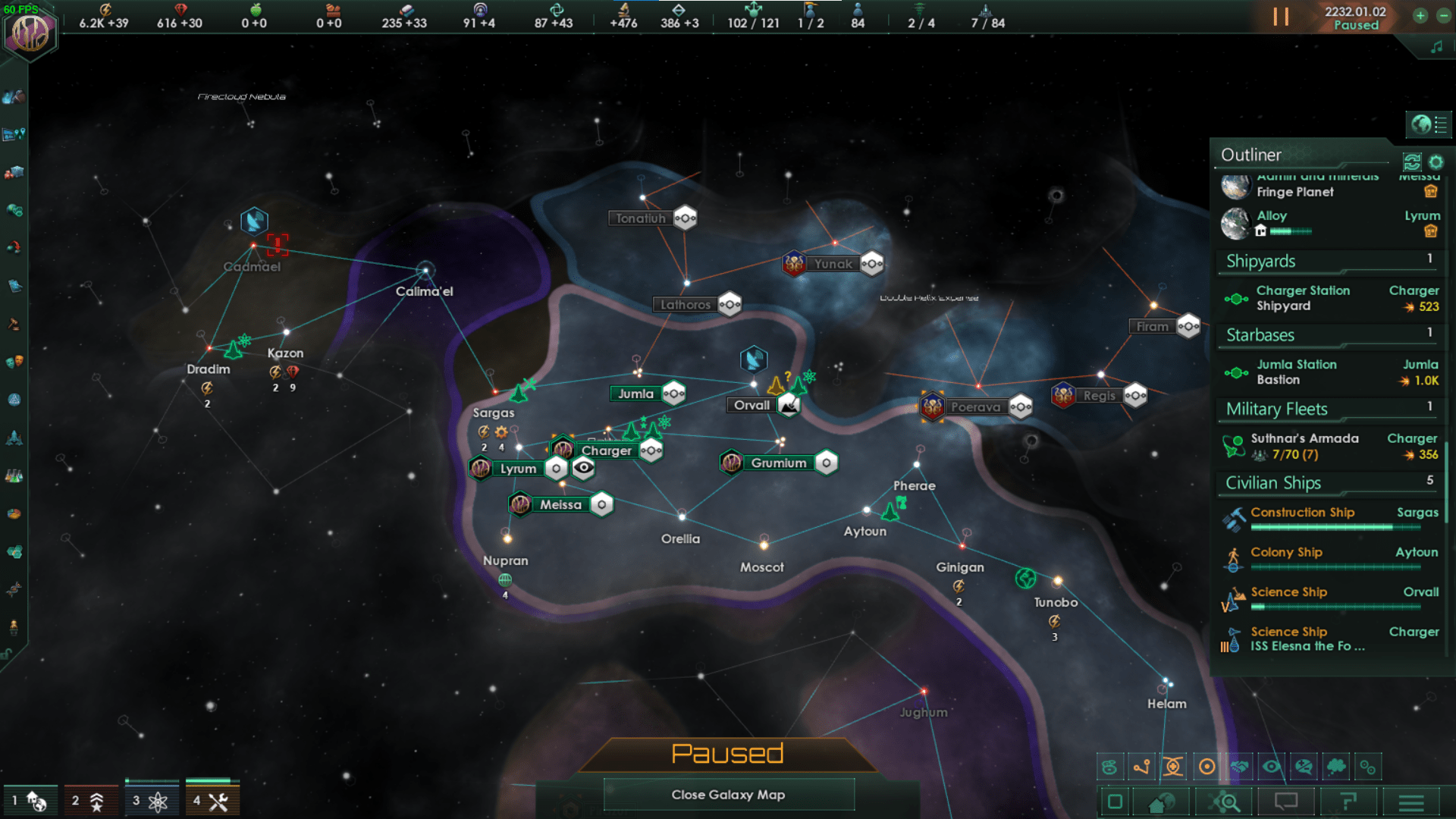The height and width of the screenshot is (819, 1456).
Task: Click the Close Galaxy Map button
Action: tap(727, 795)
